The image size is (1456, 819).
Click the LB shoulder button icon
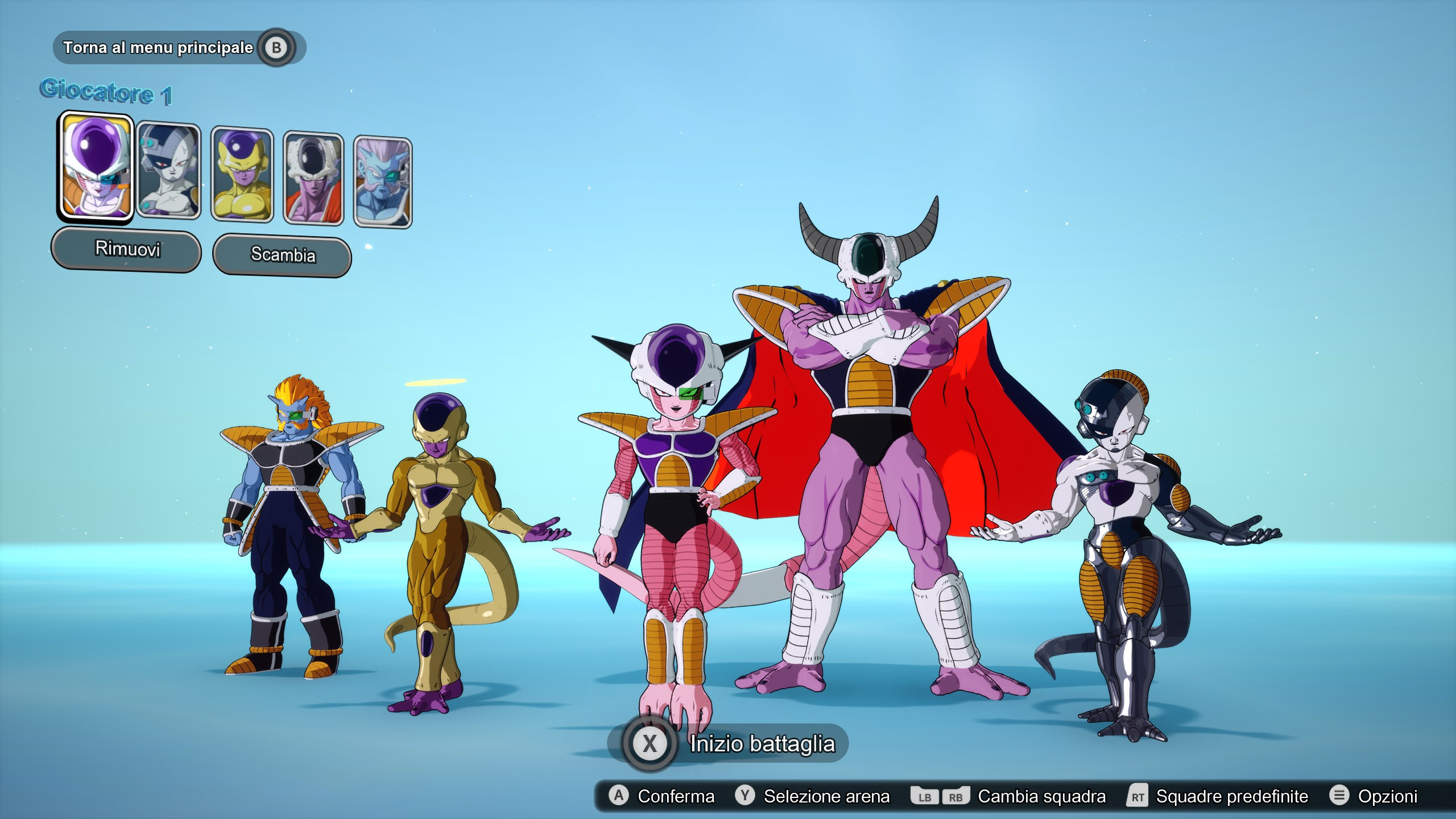click(924, 796)
